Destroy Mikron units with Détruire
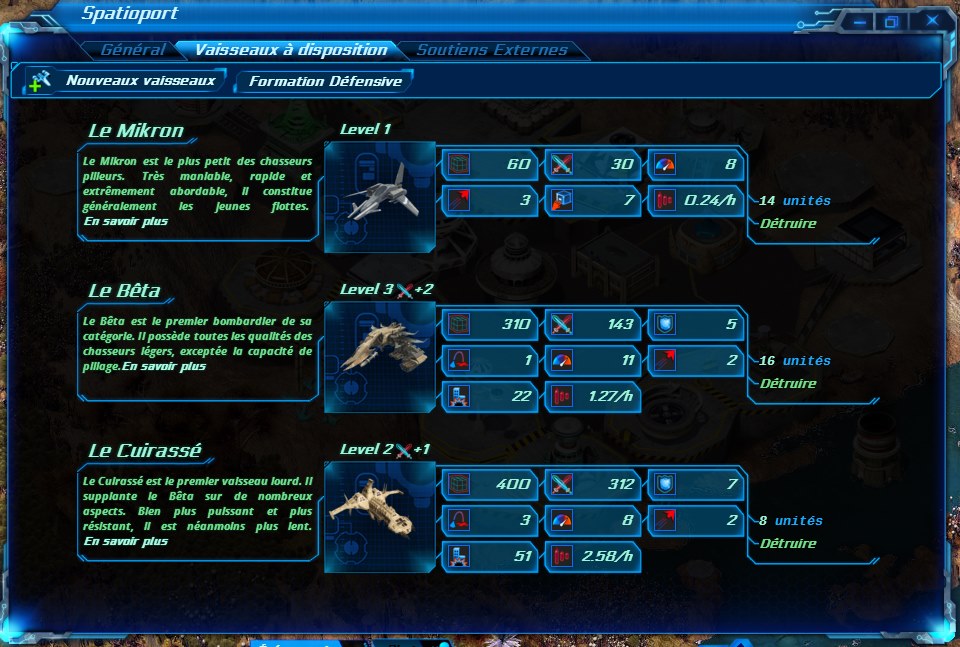 click(787, 223)
